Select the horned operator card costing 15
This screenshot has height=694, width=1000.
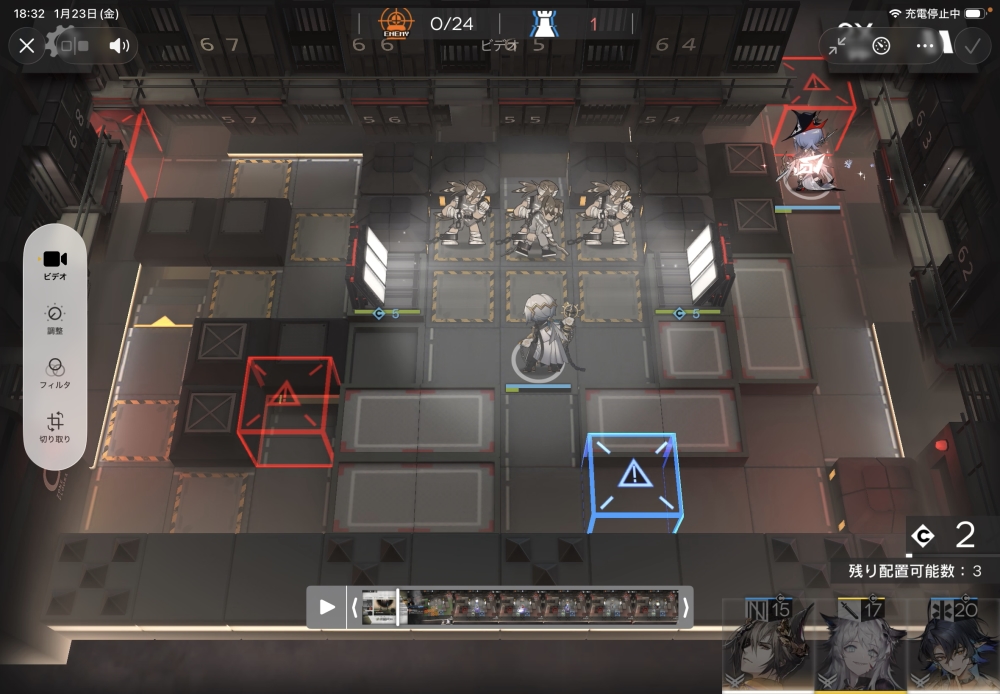click(x=766, y=646)
